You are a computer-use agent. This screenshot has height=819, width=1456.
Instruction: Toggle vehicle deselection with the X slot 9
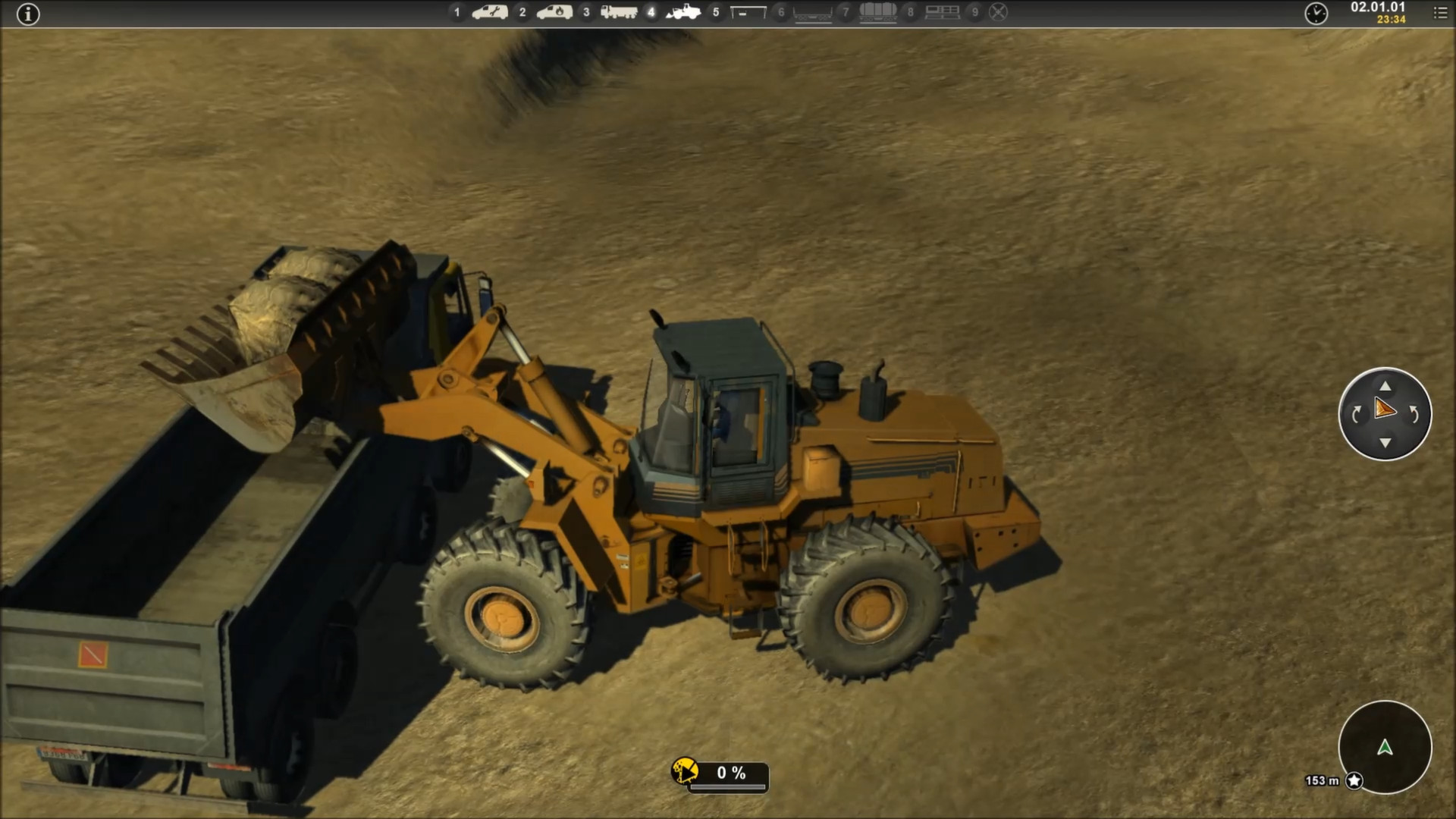pos(998,12)
